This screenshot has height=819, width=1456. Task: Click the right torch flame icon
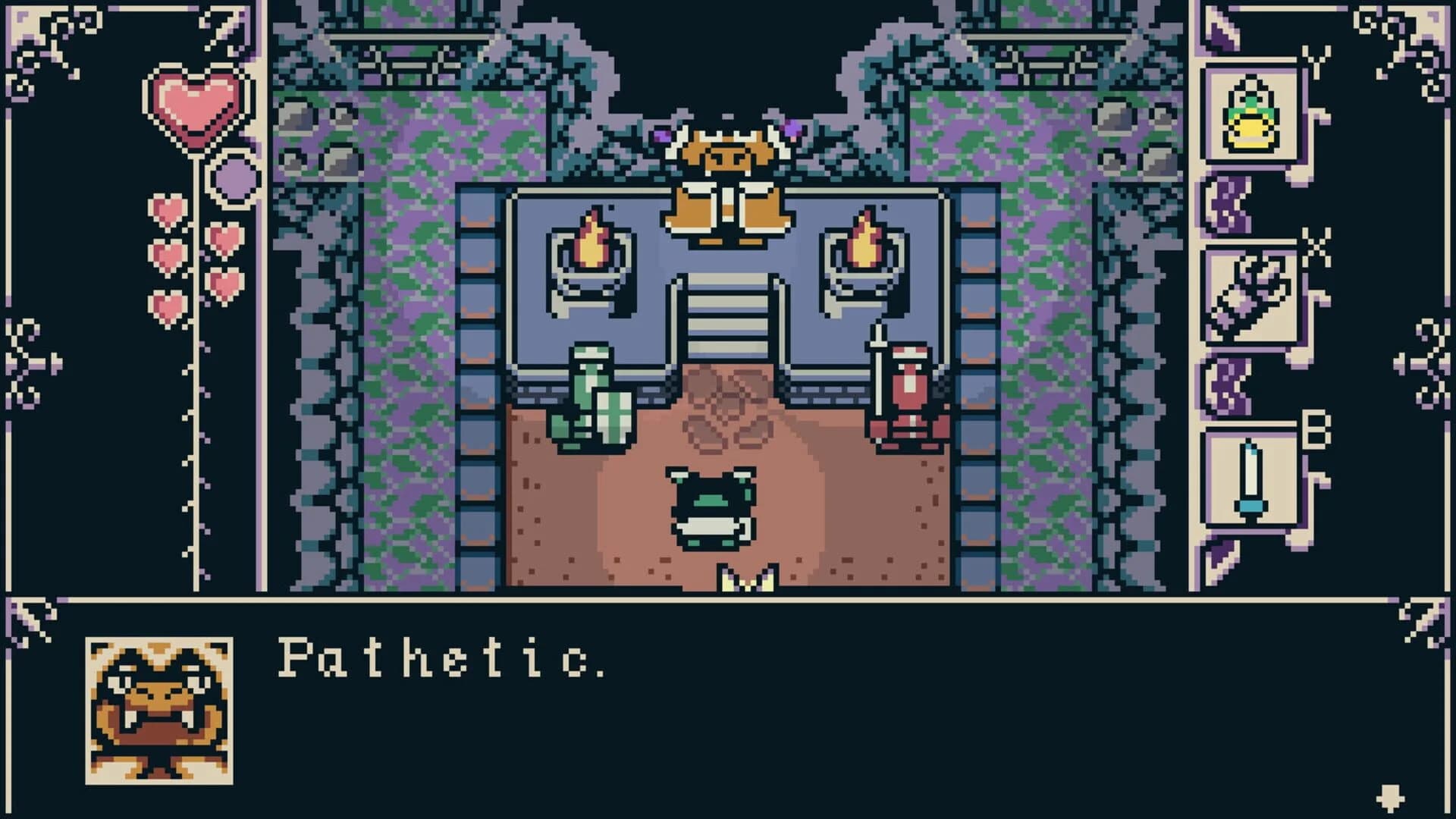pos(864,243)
